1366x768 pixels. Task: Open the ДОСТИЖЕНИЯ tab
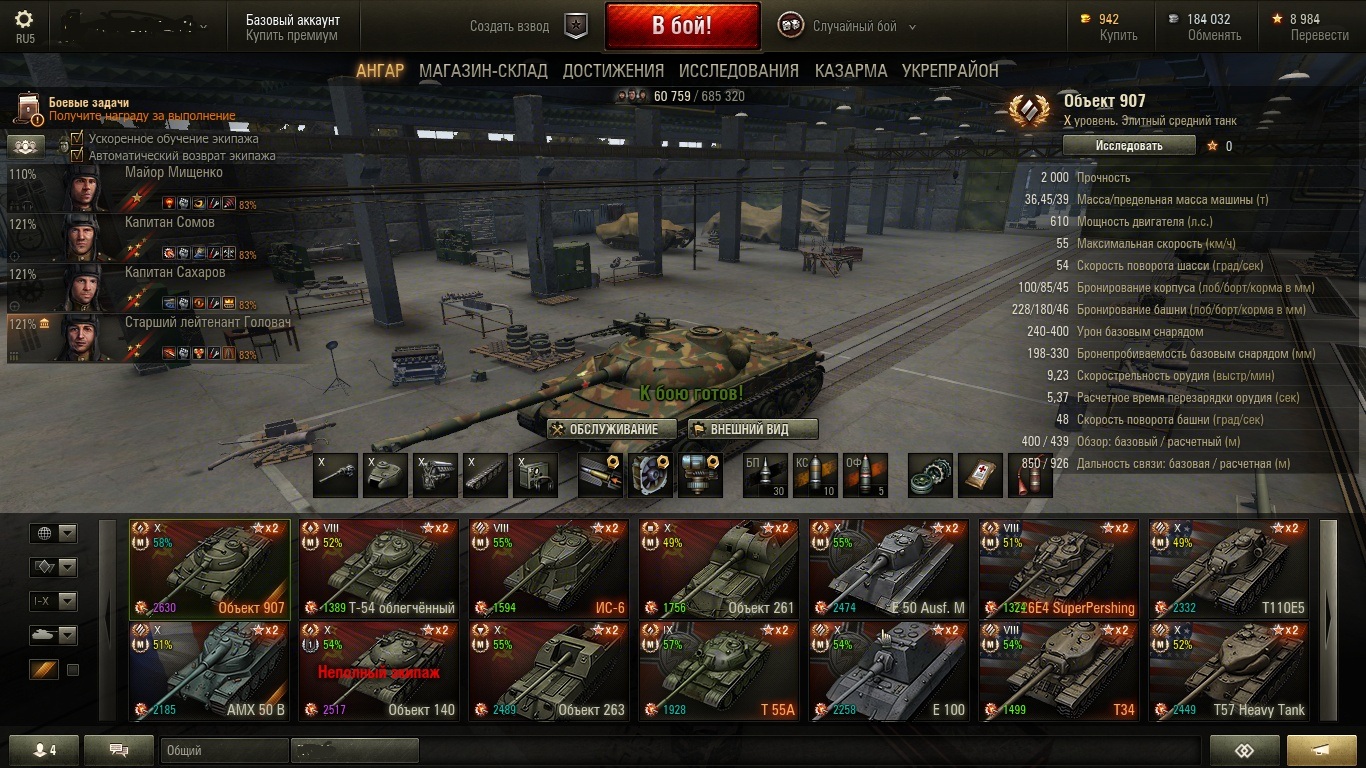613,71
